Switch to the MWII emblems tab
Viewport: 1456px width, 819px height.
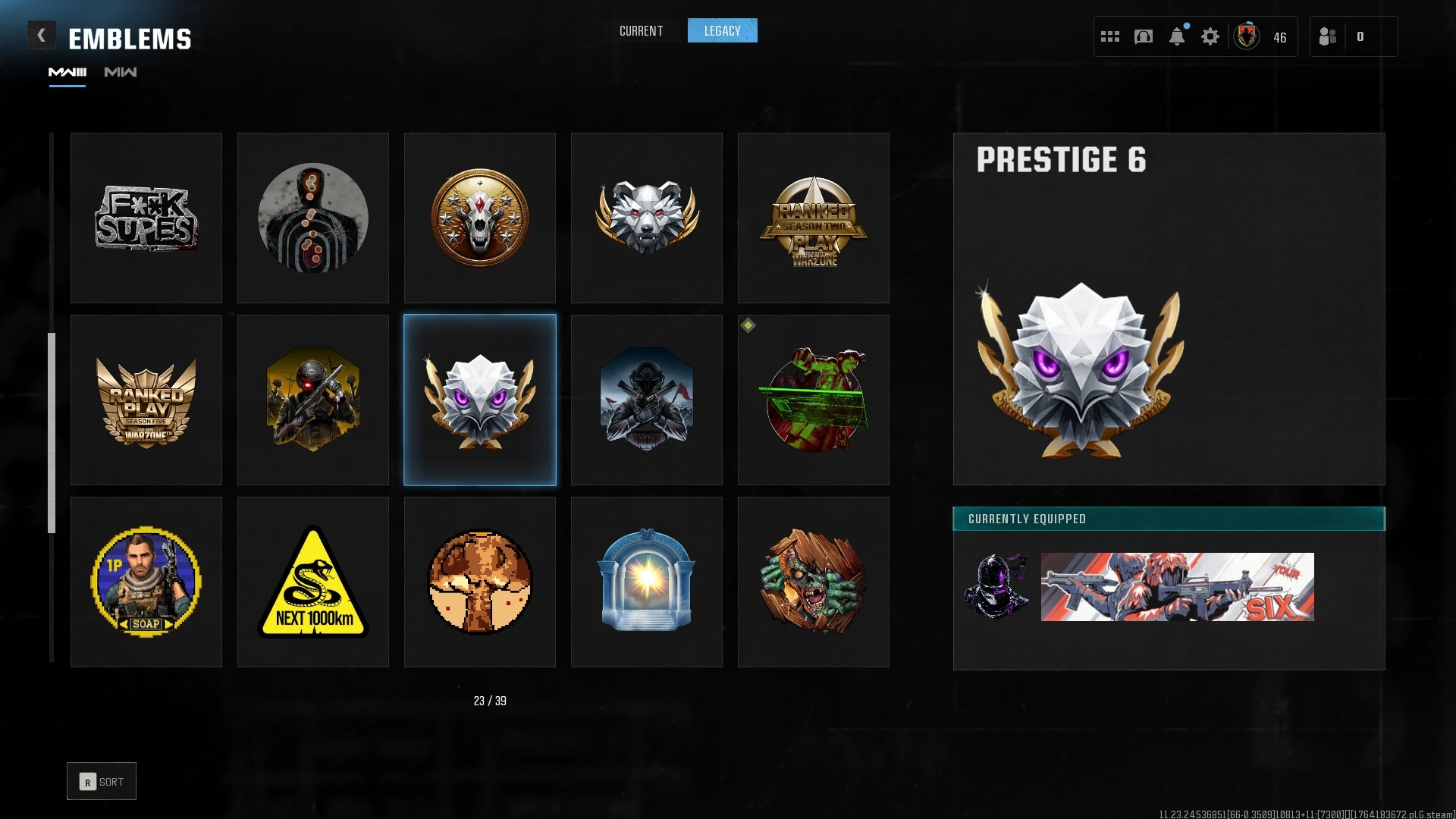click(119, 73)
